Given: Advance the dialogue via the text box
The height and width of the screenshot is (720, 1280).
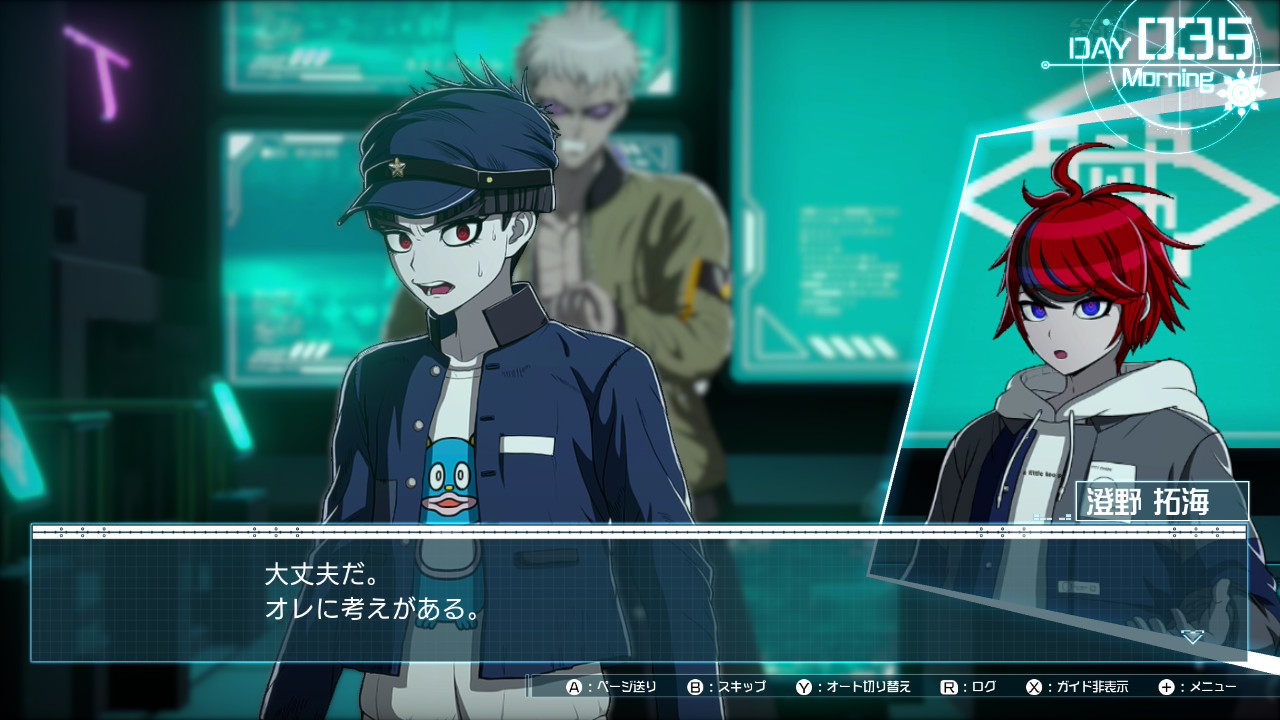Looking at the screenshot, I should [x=640, y=595].
